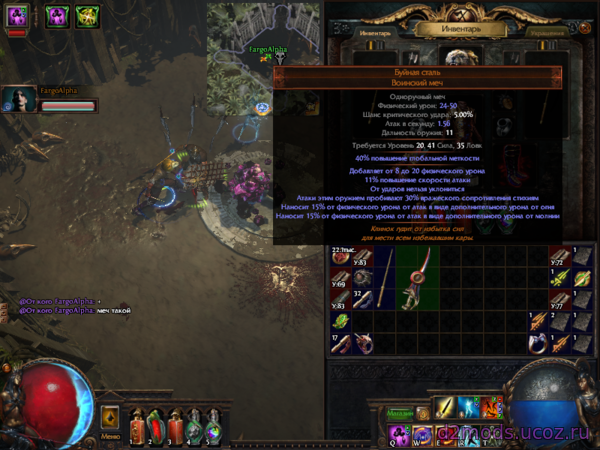
Task: Select the first purple buff icon
Action: click(18, 16)
